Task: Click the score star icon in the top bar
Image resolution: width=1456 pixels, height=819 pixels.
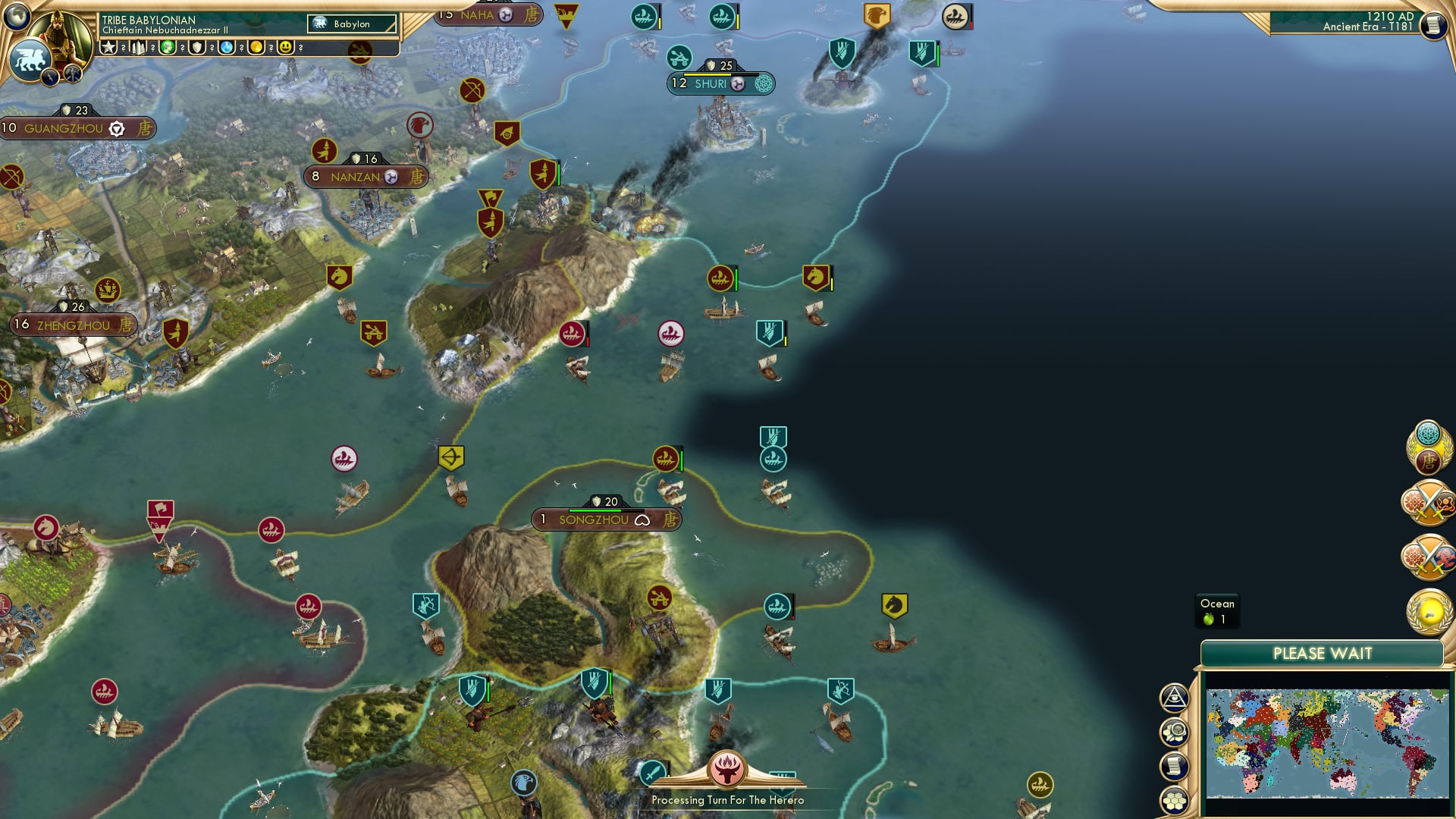Action: pyautogui.click(x=110, y=47)
